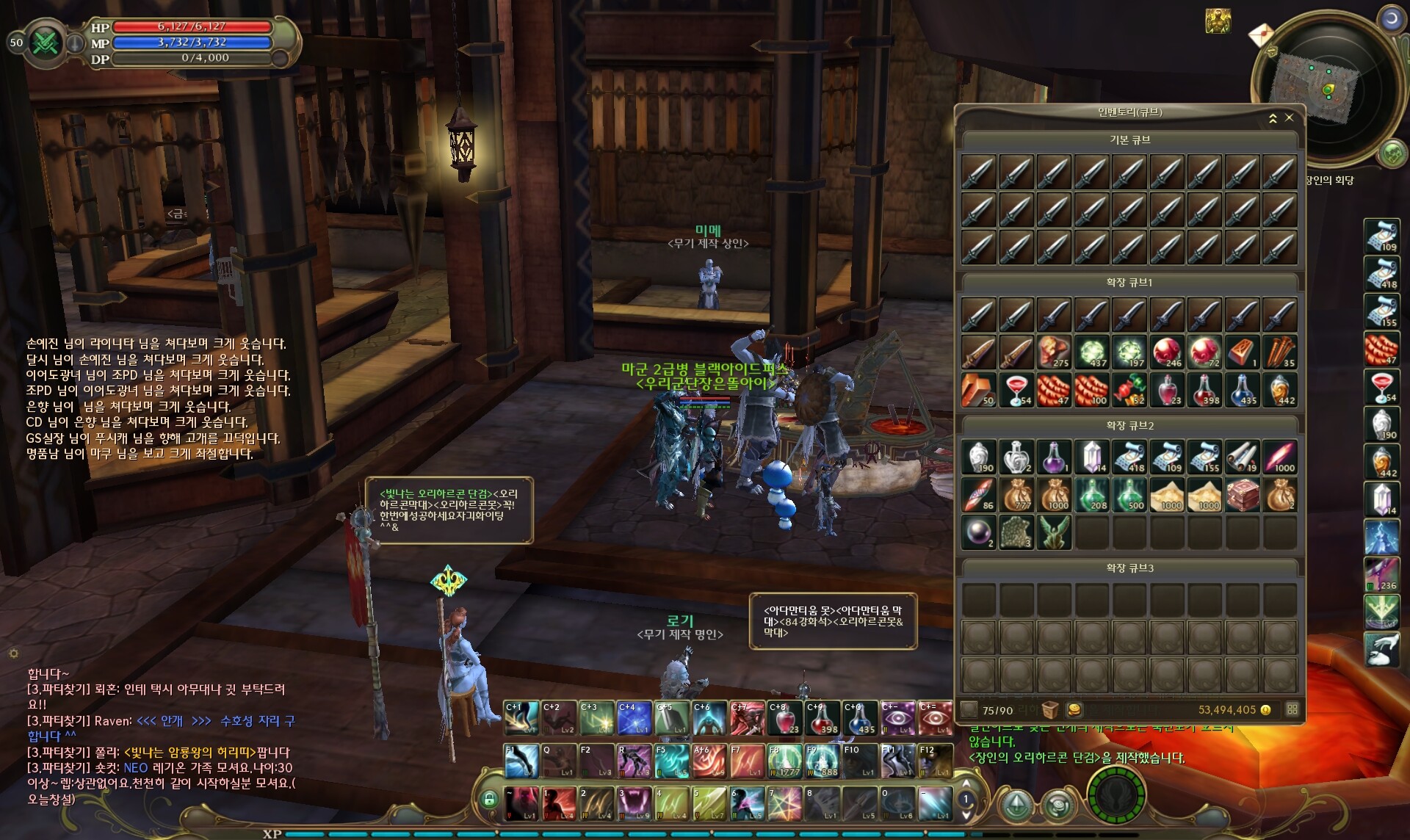Viewport: 1410px width, 840px height.
Task: Click the gold coins button beside kinah
Action: click(1074, 710)
